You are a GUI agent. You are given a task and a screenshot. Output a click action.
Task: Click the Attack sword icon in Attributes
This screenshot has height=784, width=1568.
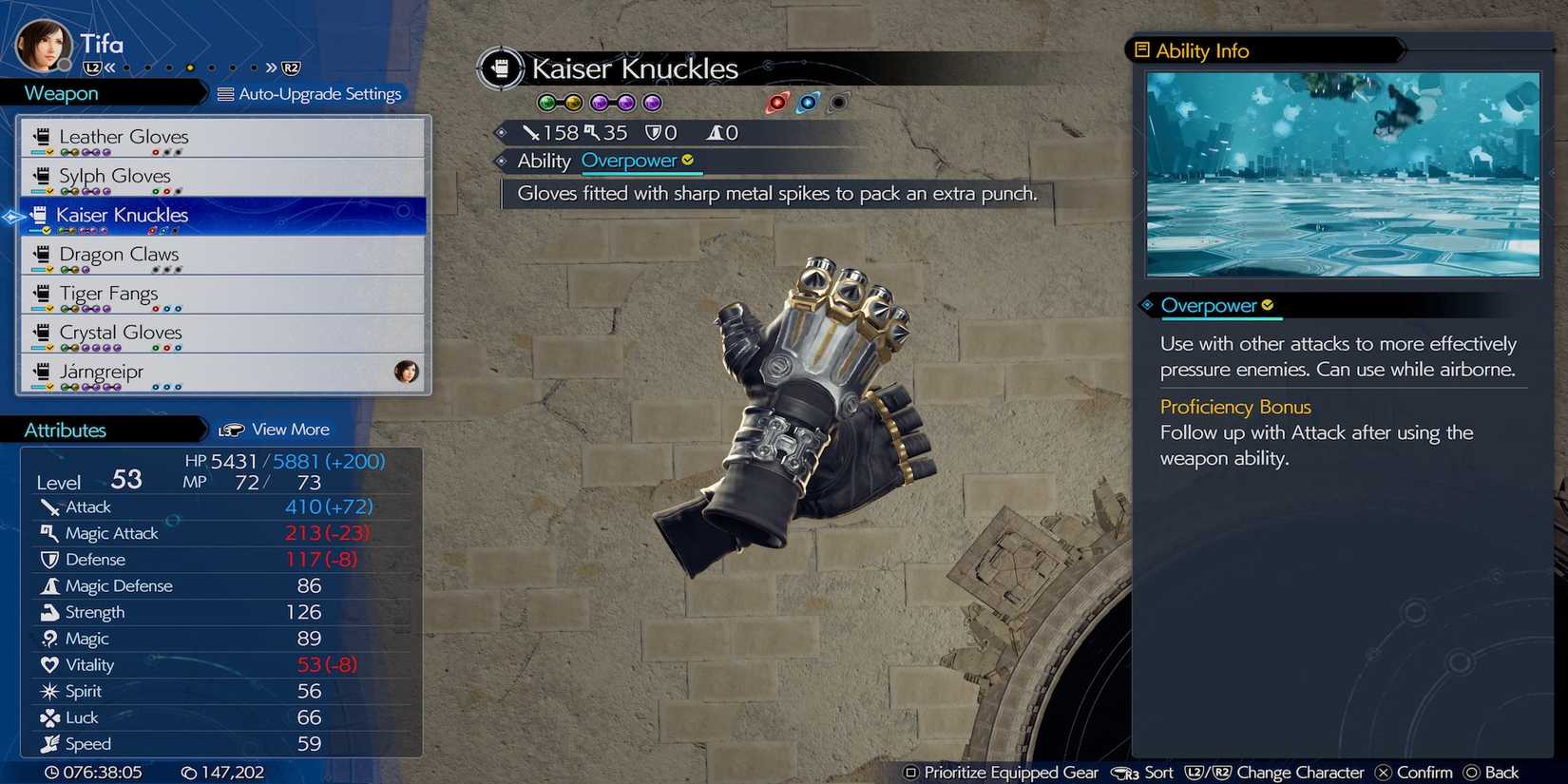[50, 507]
